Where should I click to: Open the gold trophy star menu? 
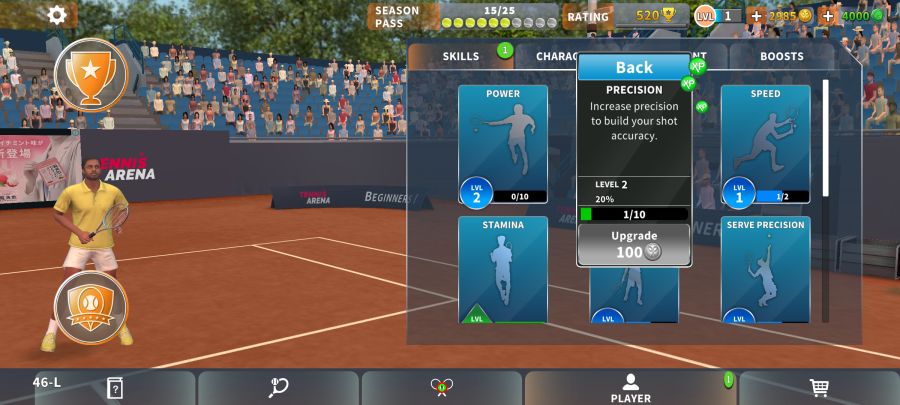click(91, 74)
